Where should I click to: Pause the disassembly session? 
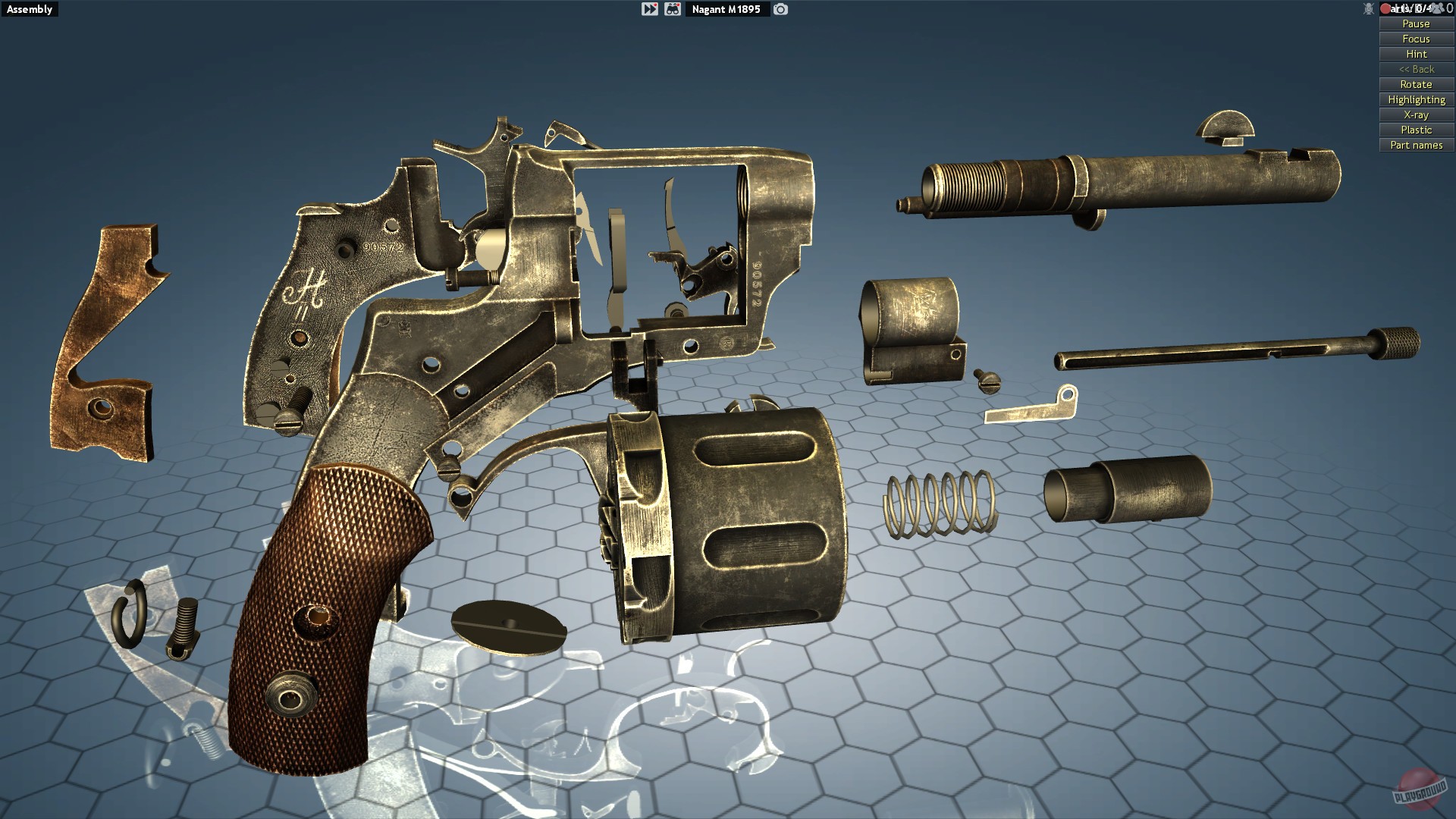pyautogui.click(x=1415, y=24)
